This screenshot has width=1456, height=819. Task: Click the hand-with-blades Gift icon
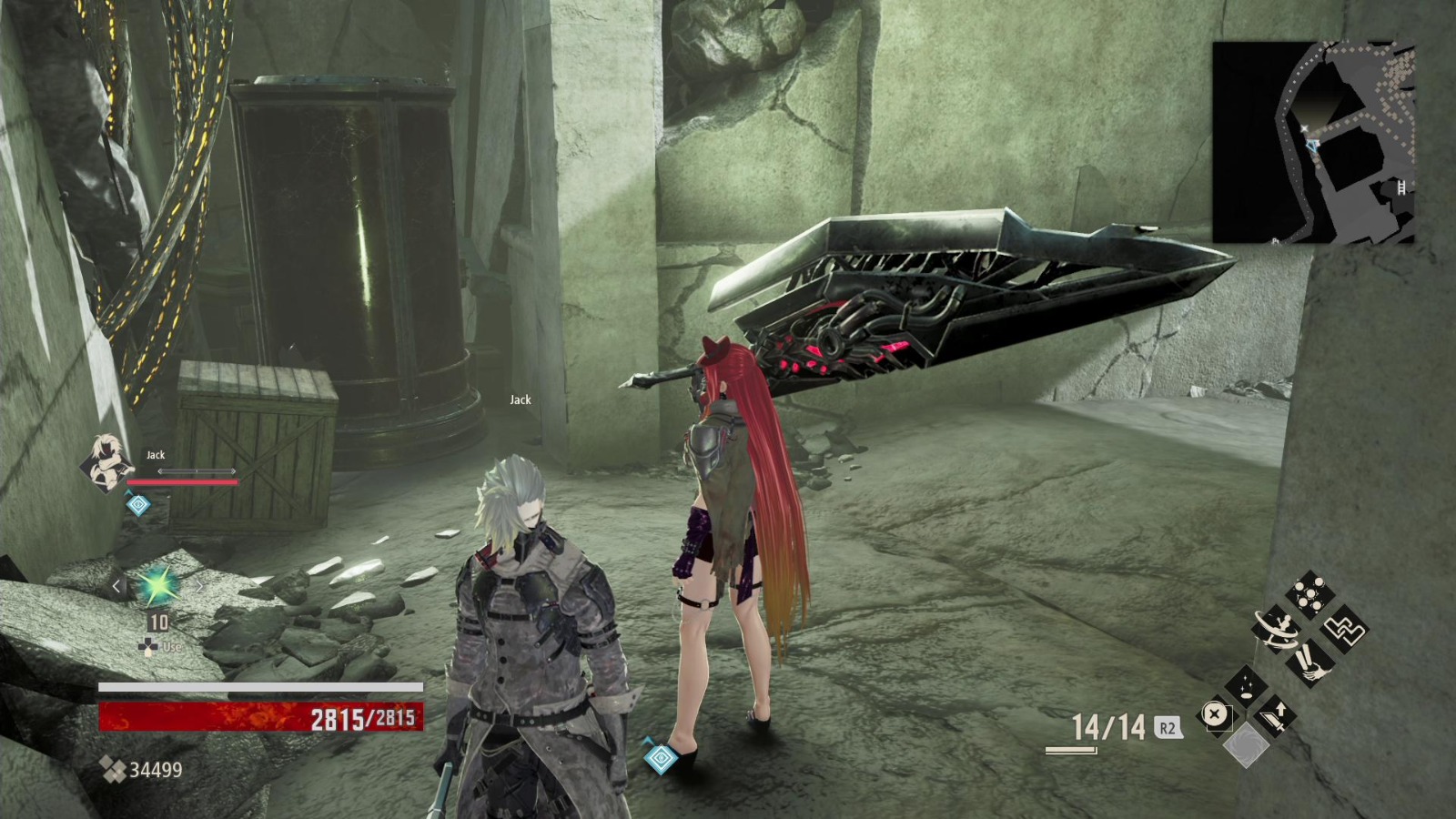pyautogui.click(x=1310, y=665)
